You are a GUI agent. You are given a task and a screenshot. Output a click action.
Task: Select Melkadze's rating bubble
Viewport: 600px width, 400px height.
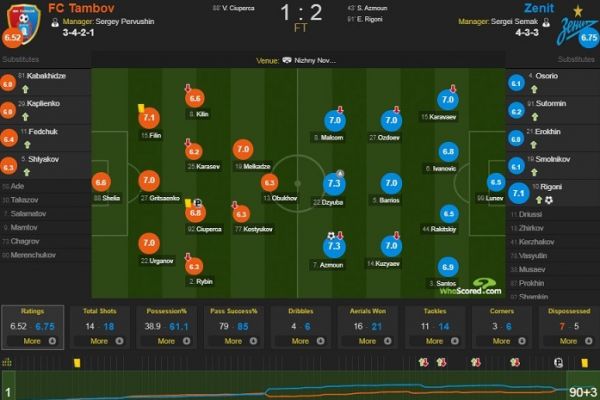pos(243,149)
